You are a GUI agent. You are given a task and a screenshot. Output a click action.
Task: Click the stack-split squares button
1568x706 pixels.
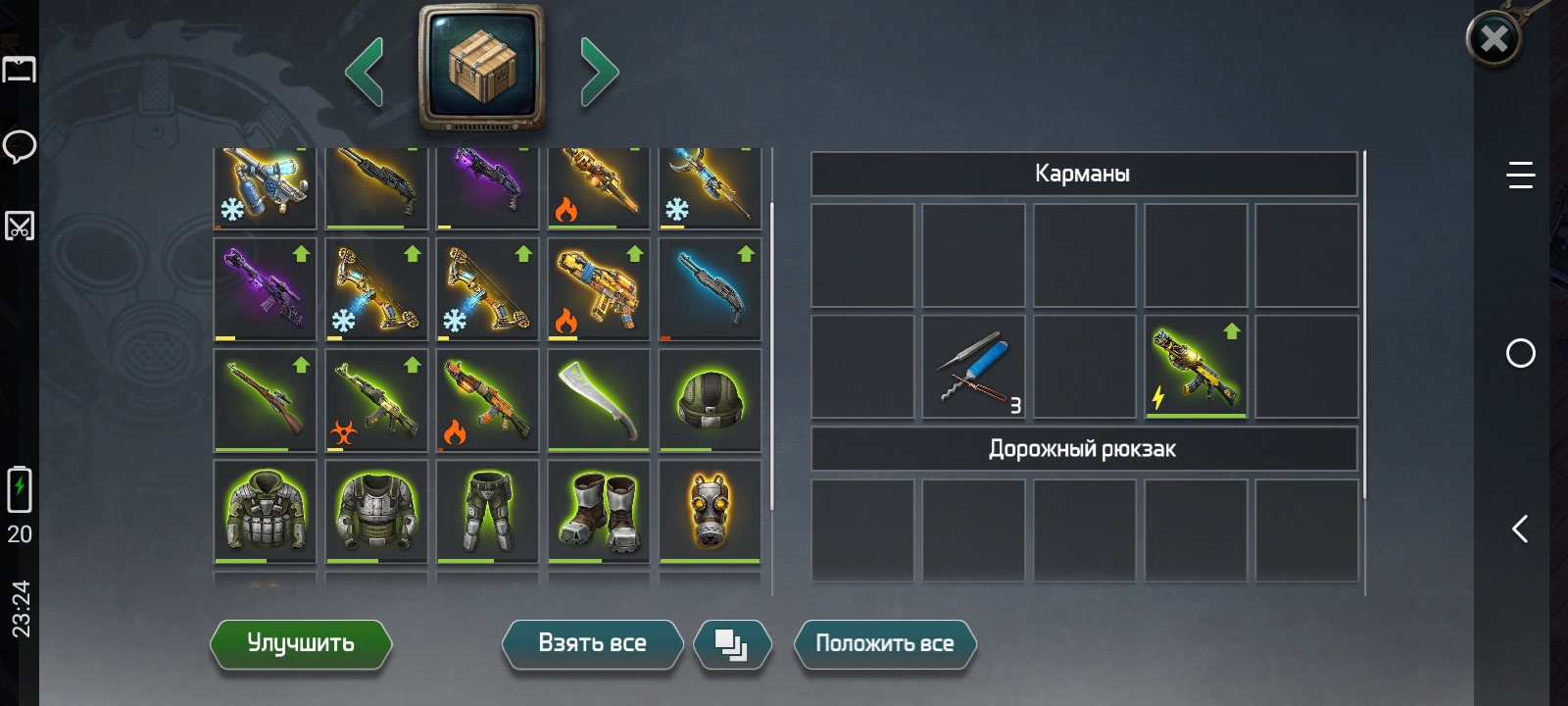732,644
